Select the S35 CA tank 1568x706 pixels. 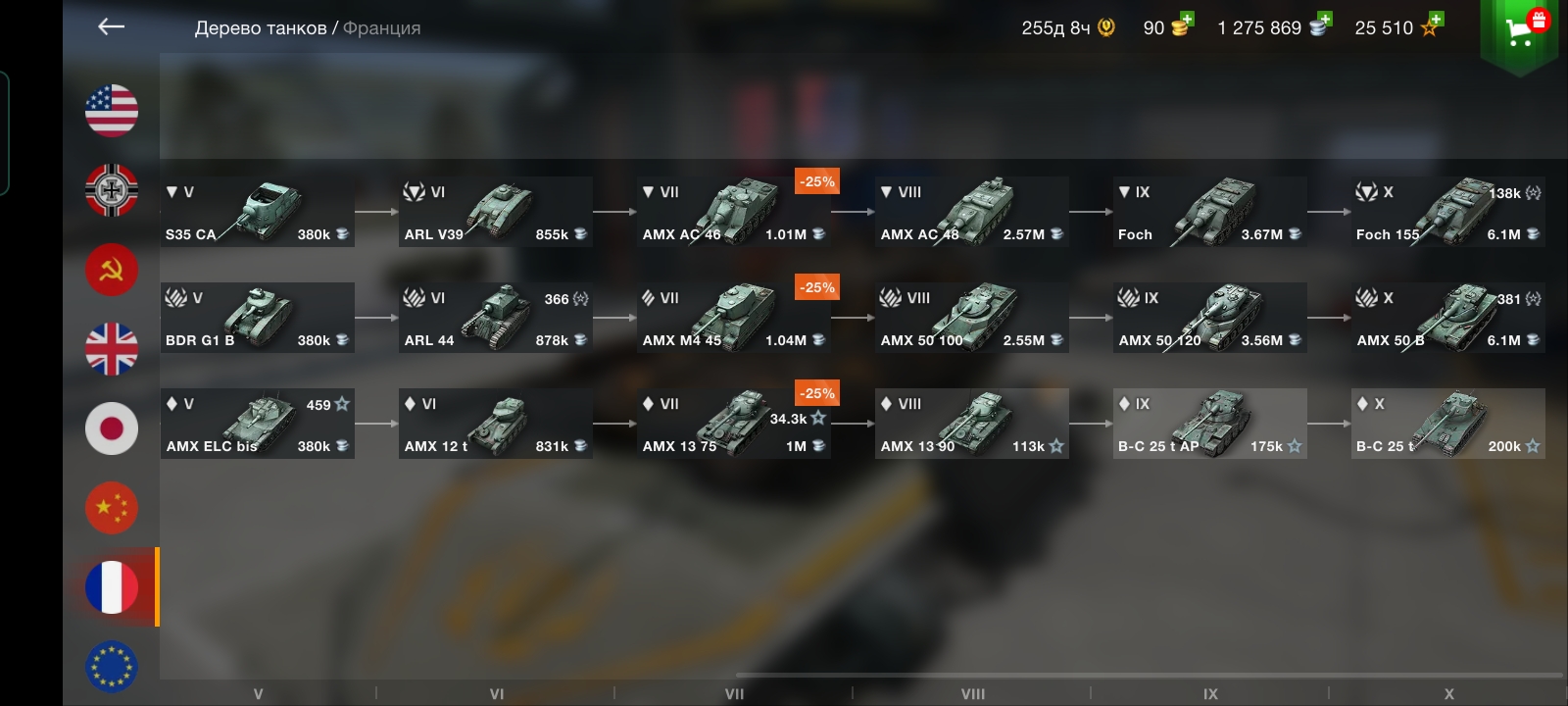[x=258, y=212]
